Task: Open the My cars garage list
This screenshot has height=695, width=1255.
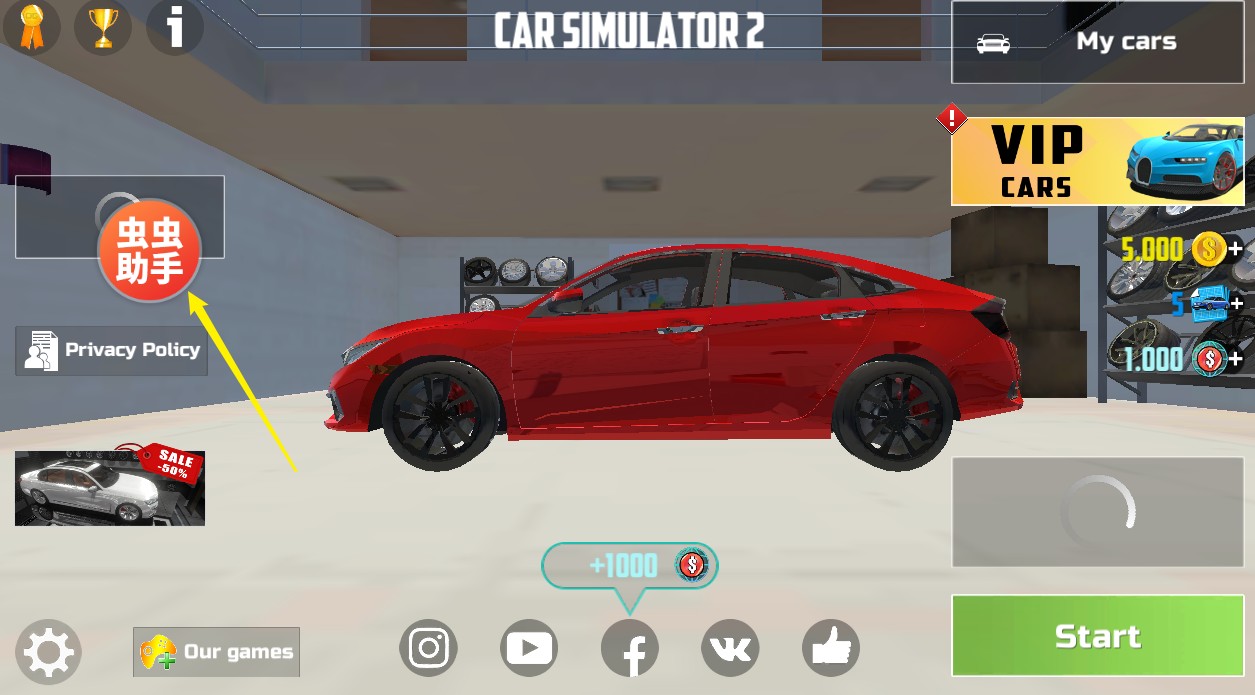Action: tap(1097, 42)
